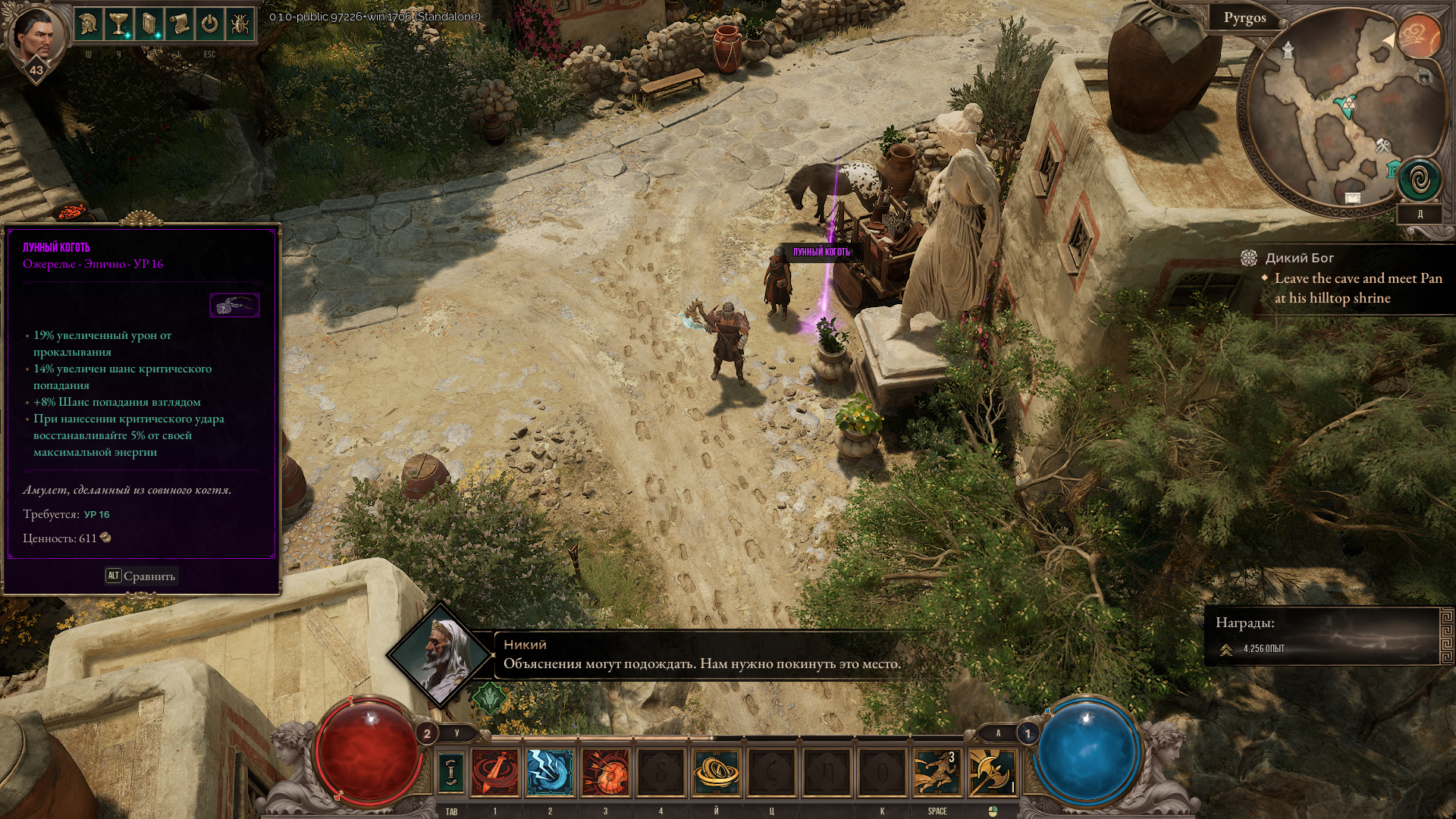1456x819 pixels.
Task: Select the golden axe attack skill
Action: pos(992,772)
